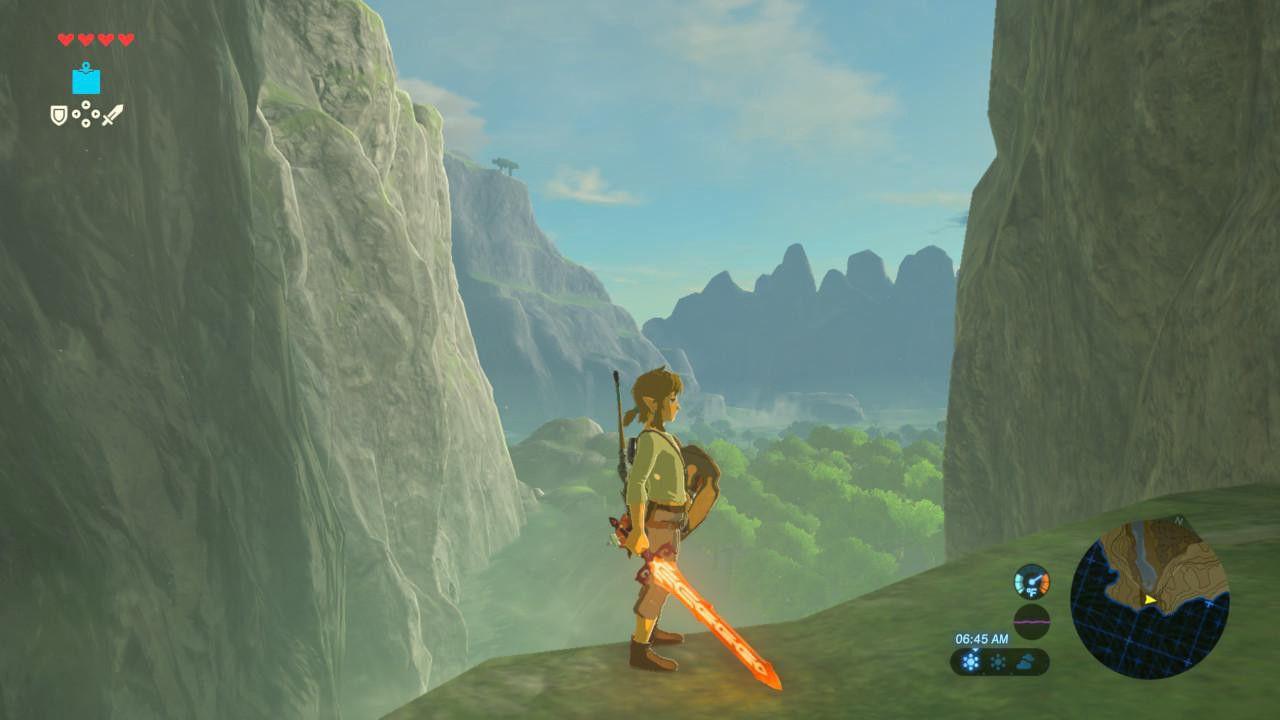The image size is (1280, 720).
Task: Select the highlighted sunny weather forecast icon
Action: (x=970, y=662)
